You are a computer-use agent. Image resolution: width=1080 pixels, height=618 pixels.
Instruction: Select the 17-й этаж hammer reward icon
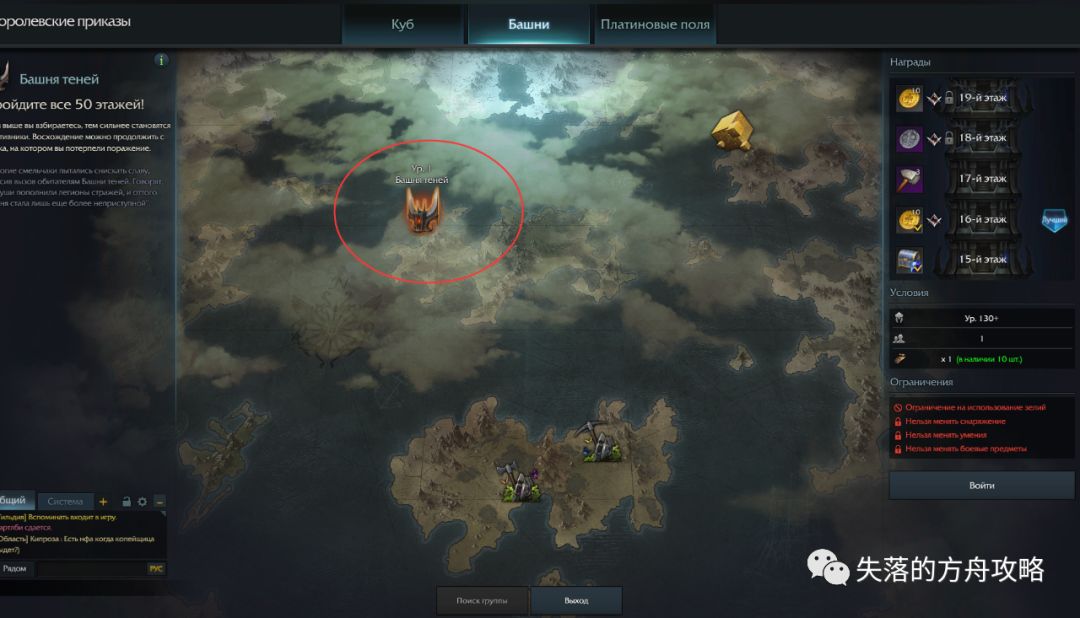pos(909,179)
